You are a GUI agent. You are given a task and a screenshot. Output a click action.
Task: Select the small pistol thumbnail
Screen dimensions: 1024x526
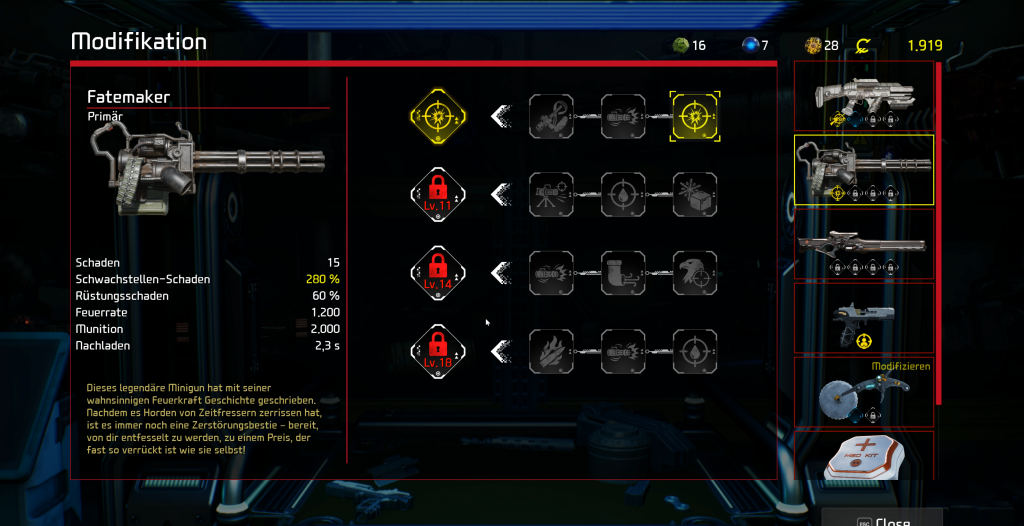pos(863,318)
